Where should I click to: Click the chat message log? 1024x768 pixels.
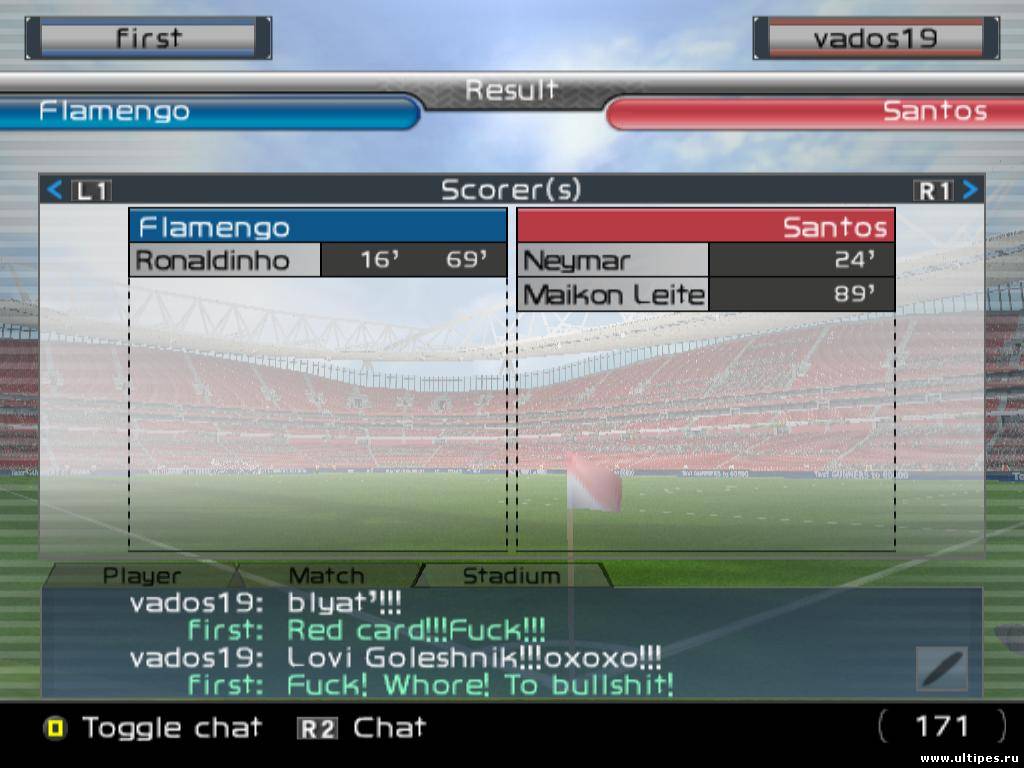pos(470,643)
